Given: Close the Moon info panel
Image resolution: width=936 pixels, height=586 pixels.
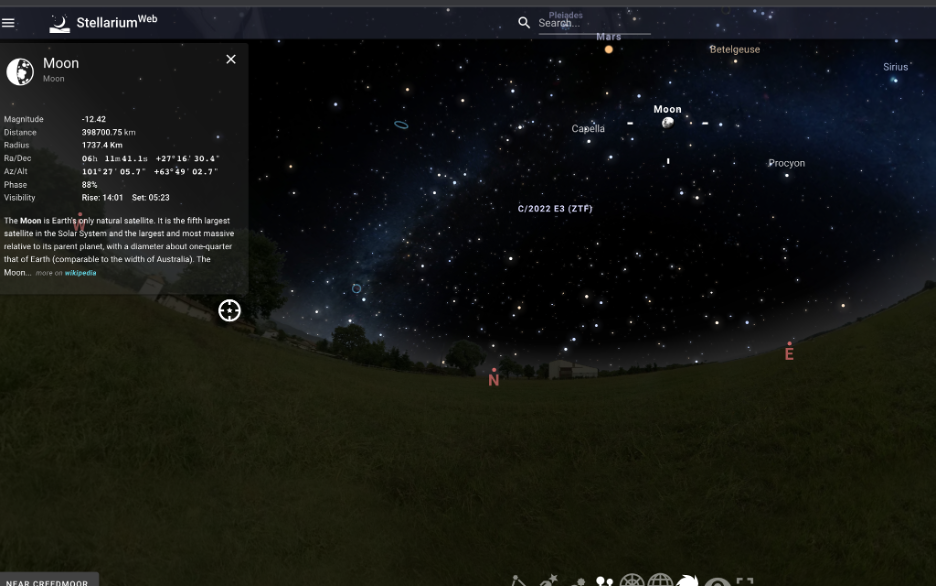Looking at the screenshot, I should [231, 59].
